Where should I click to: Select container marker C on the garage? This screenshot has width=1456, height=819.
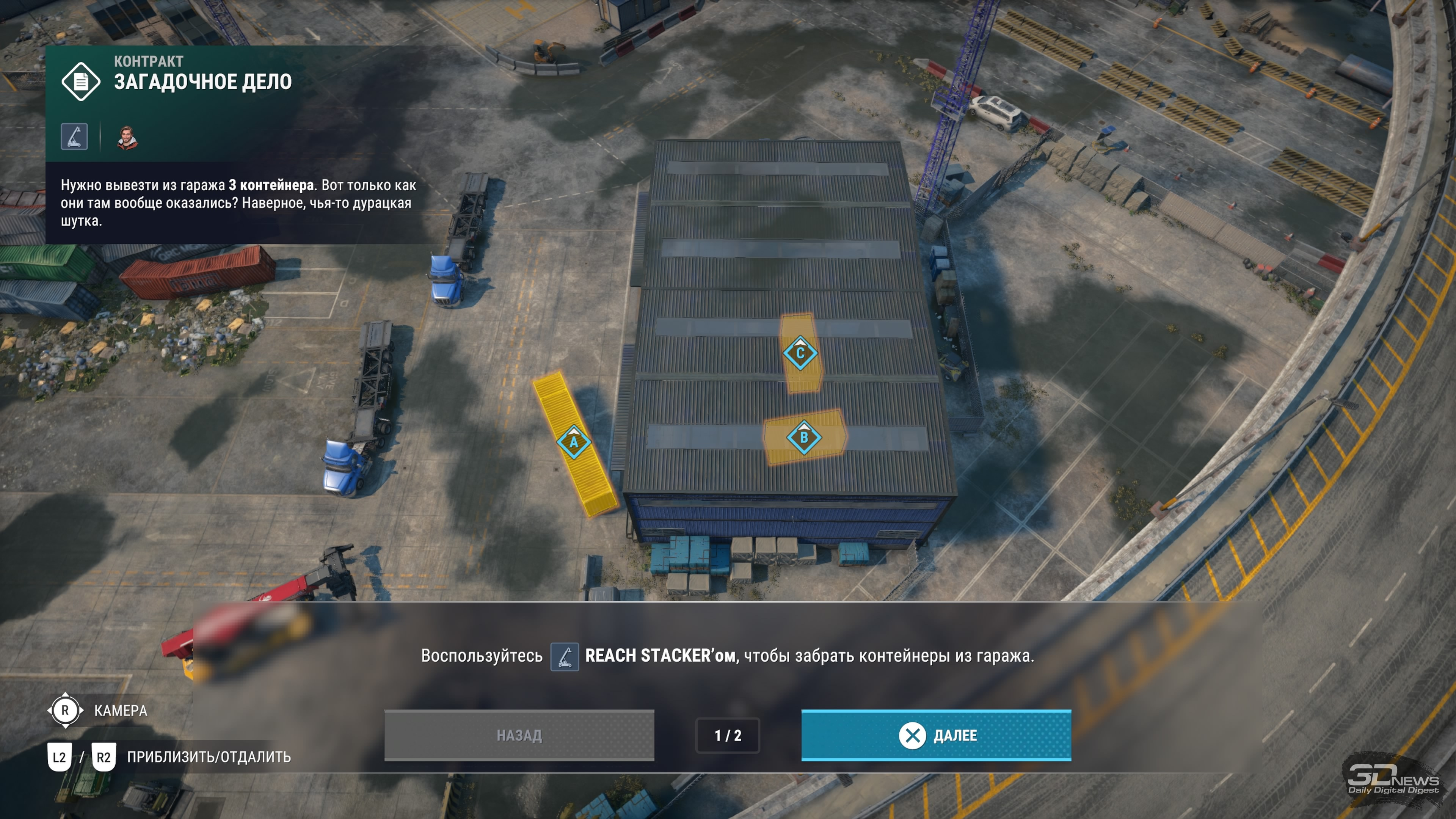(x=800, y=353)
